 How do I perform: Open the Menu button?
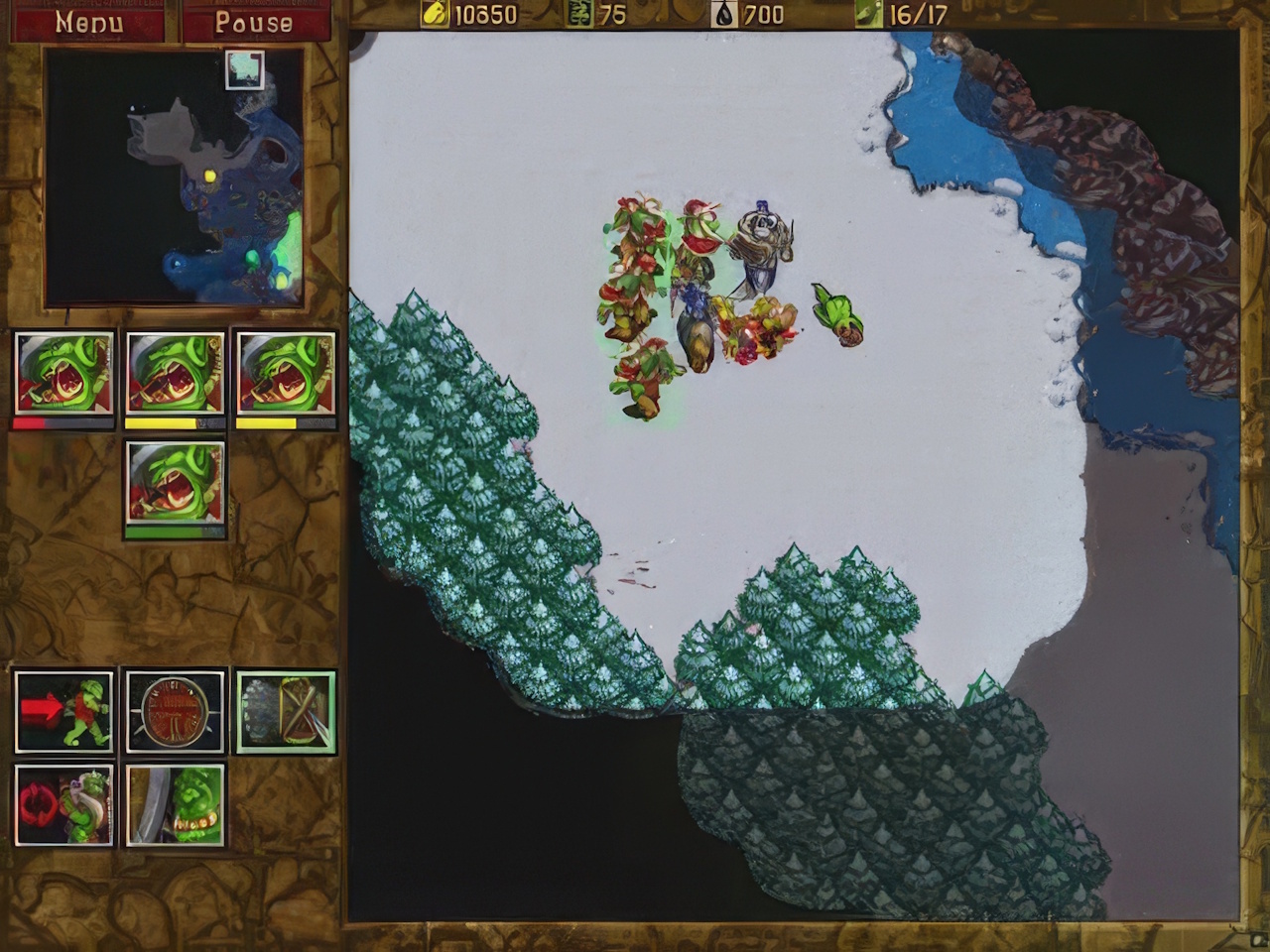(88, 21)
